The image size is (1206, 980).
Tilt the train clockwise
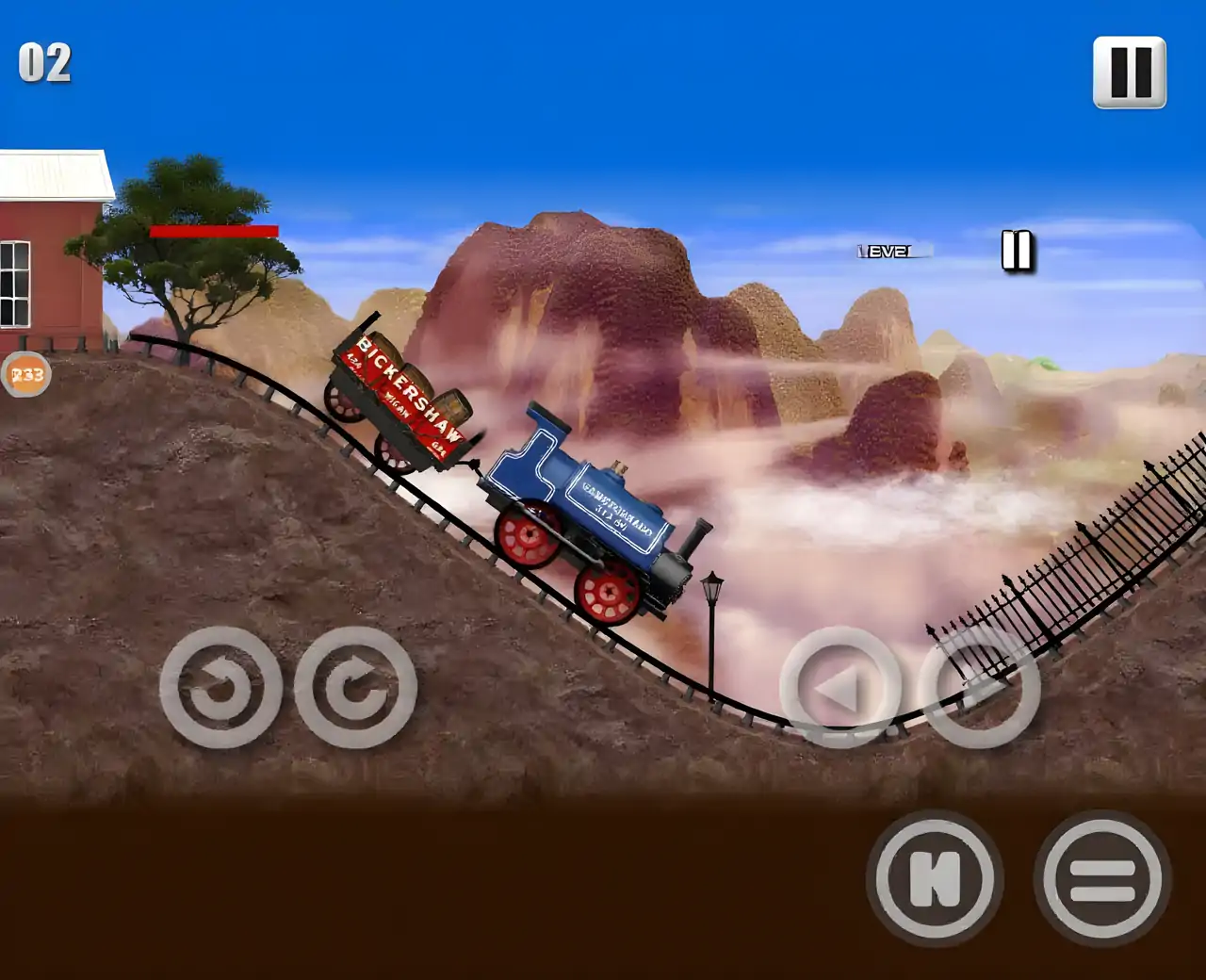click(355, 687)
